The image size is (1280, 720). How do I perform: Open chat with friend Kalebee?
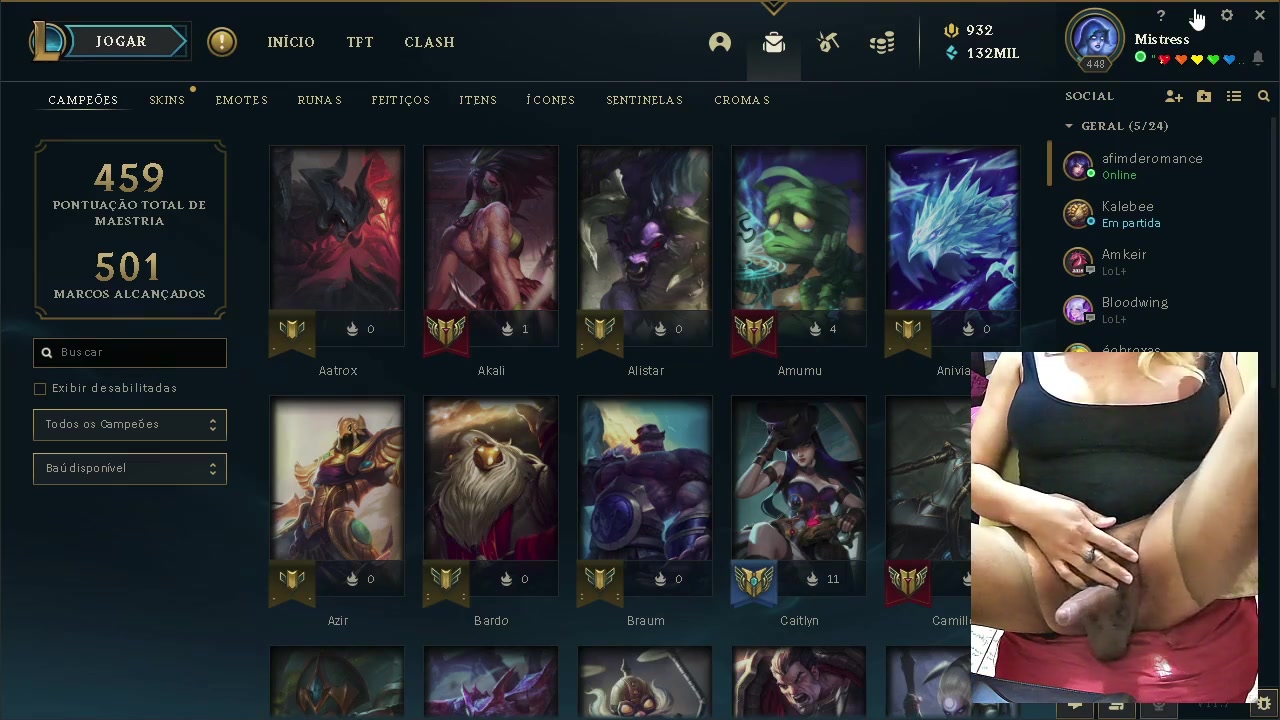(x=1128, y=214)
